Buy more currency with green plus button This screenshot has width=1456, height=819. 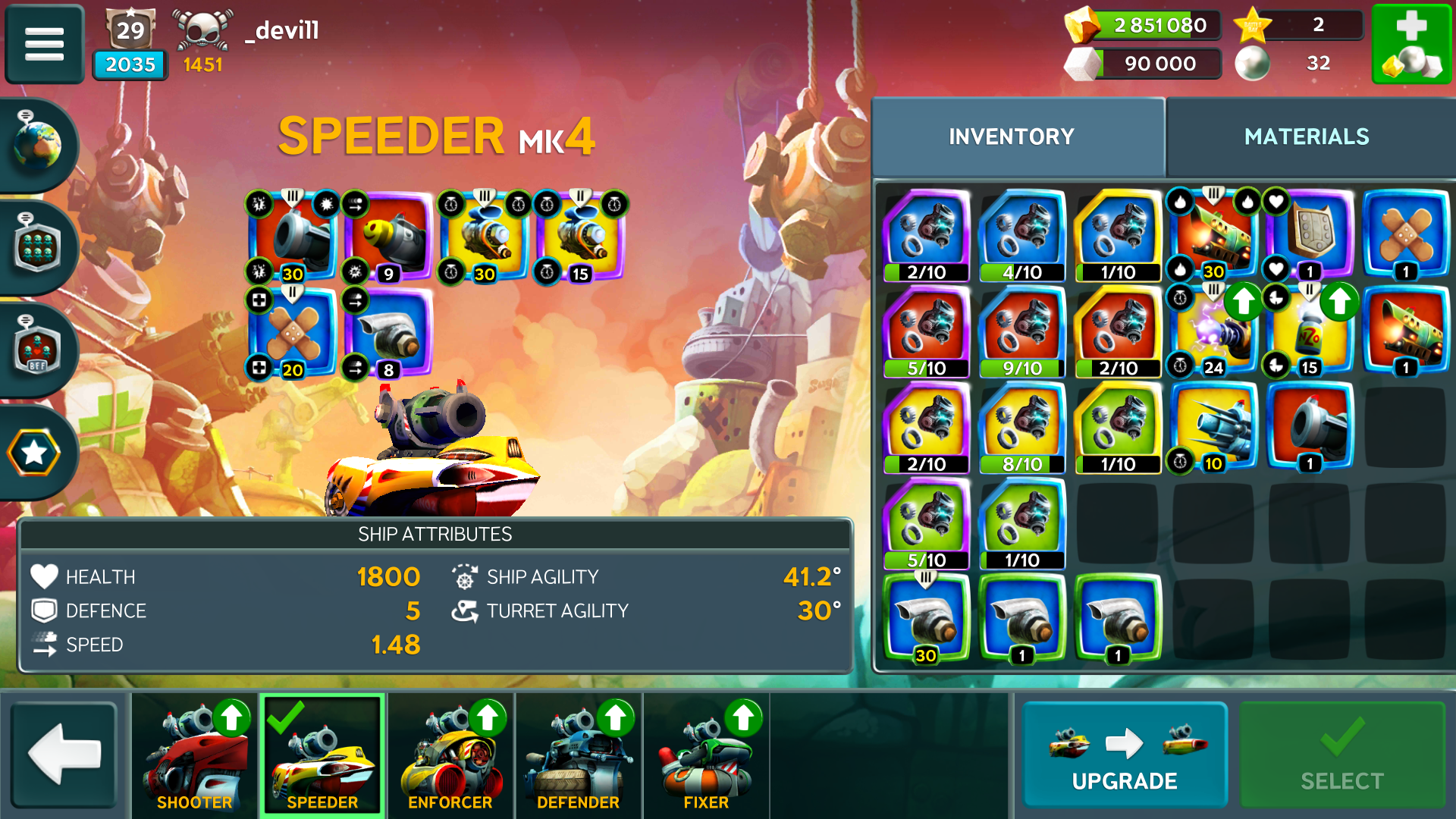coord(1411,43)
